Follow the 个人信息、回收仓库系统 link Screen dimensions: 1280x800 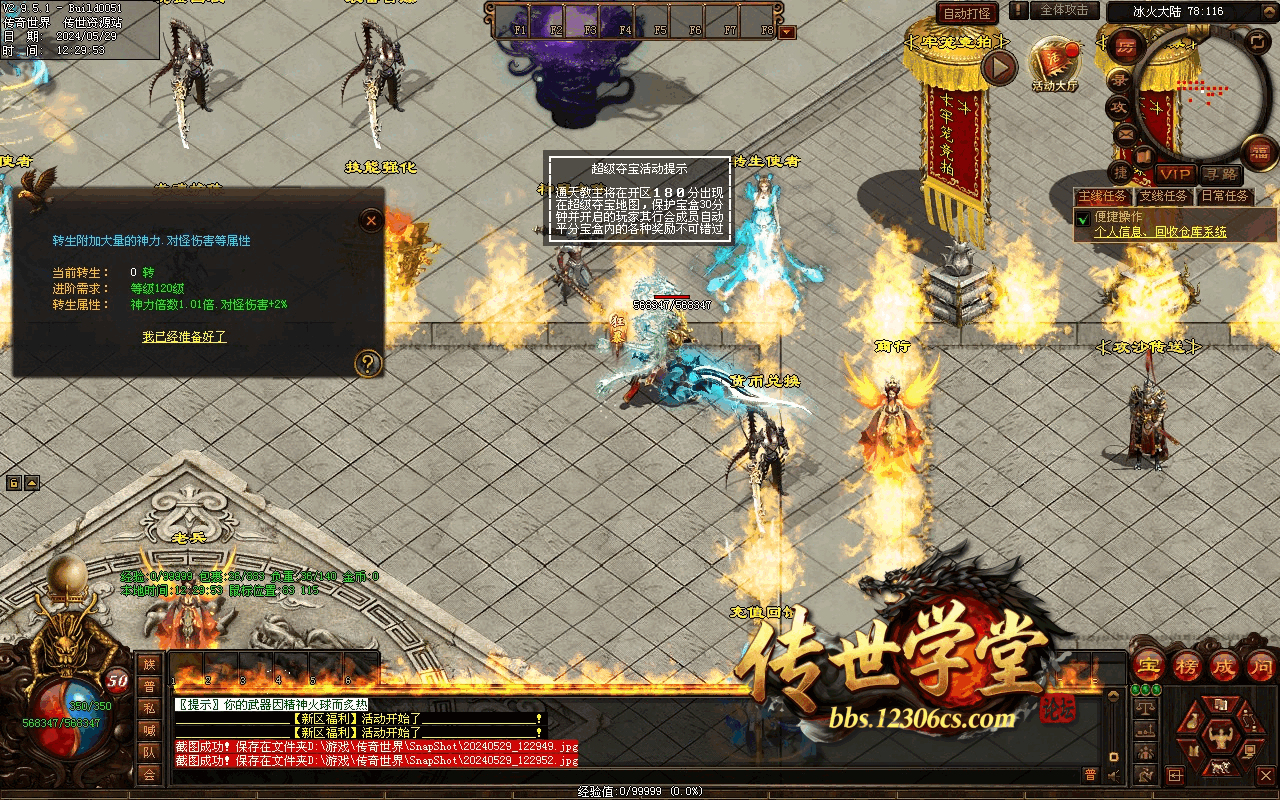point(1160,232)
